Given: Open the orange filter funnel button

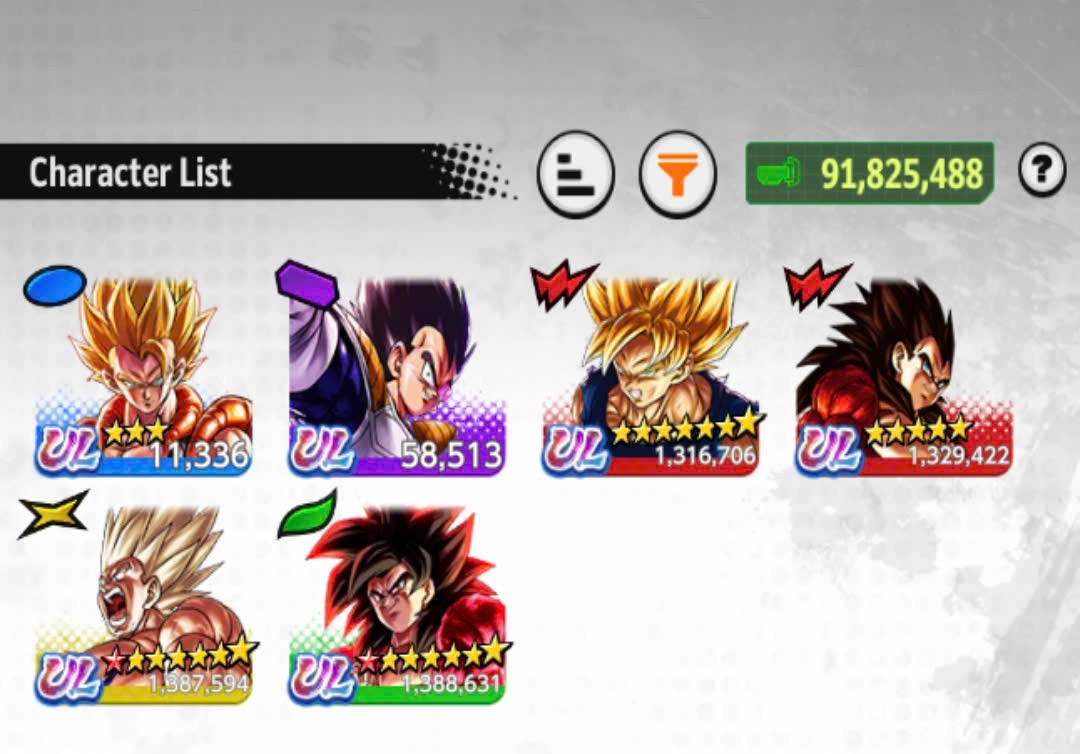Looking at the screenshot, I should click(x=678, y=174).
